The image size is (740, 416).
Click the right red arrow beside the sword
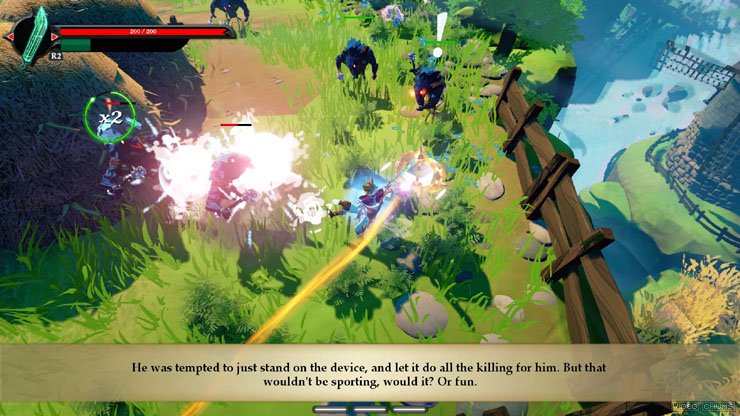[x=55, y=37]
